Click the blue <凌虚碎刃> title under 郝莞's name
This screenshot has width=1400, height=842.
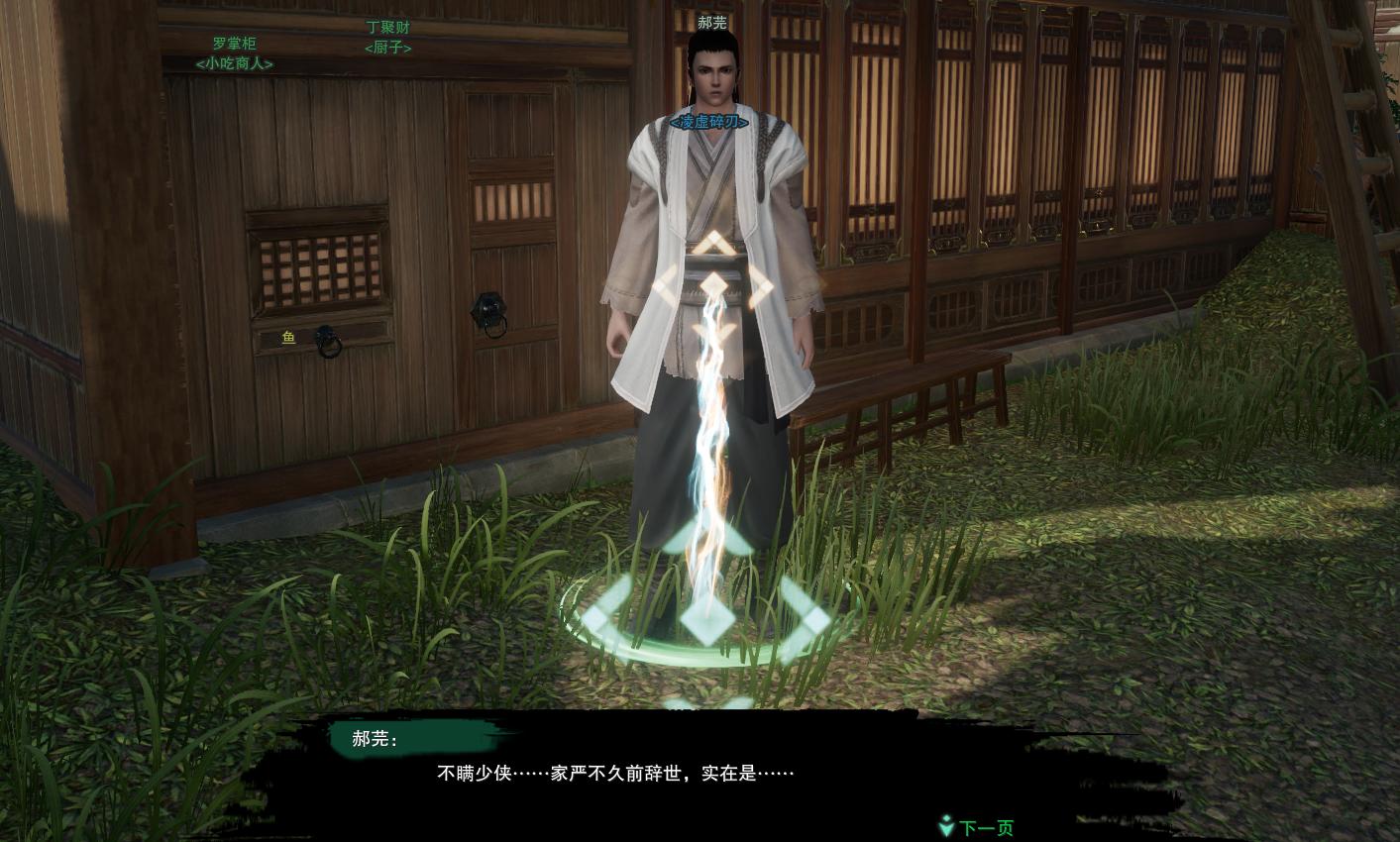tap(708, 123)
